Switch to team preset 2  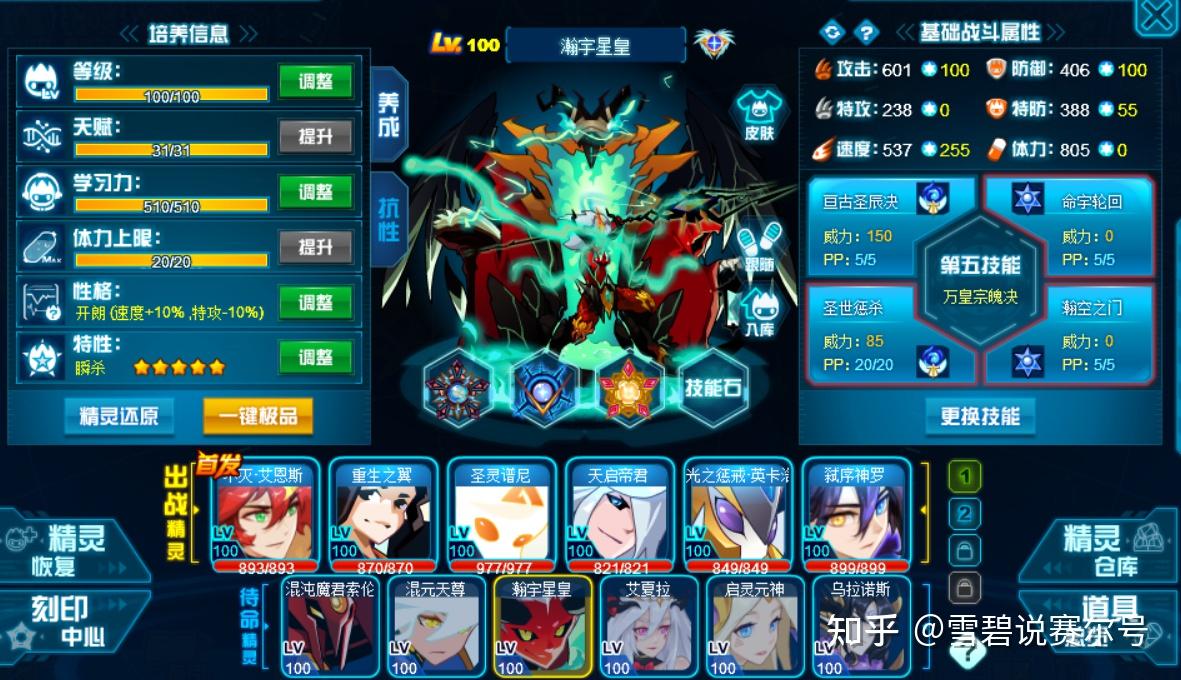pos(964,514)
